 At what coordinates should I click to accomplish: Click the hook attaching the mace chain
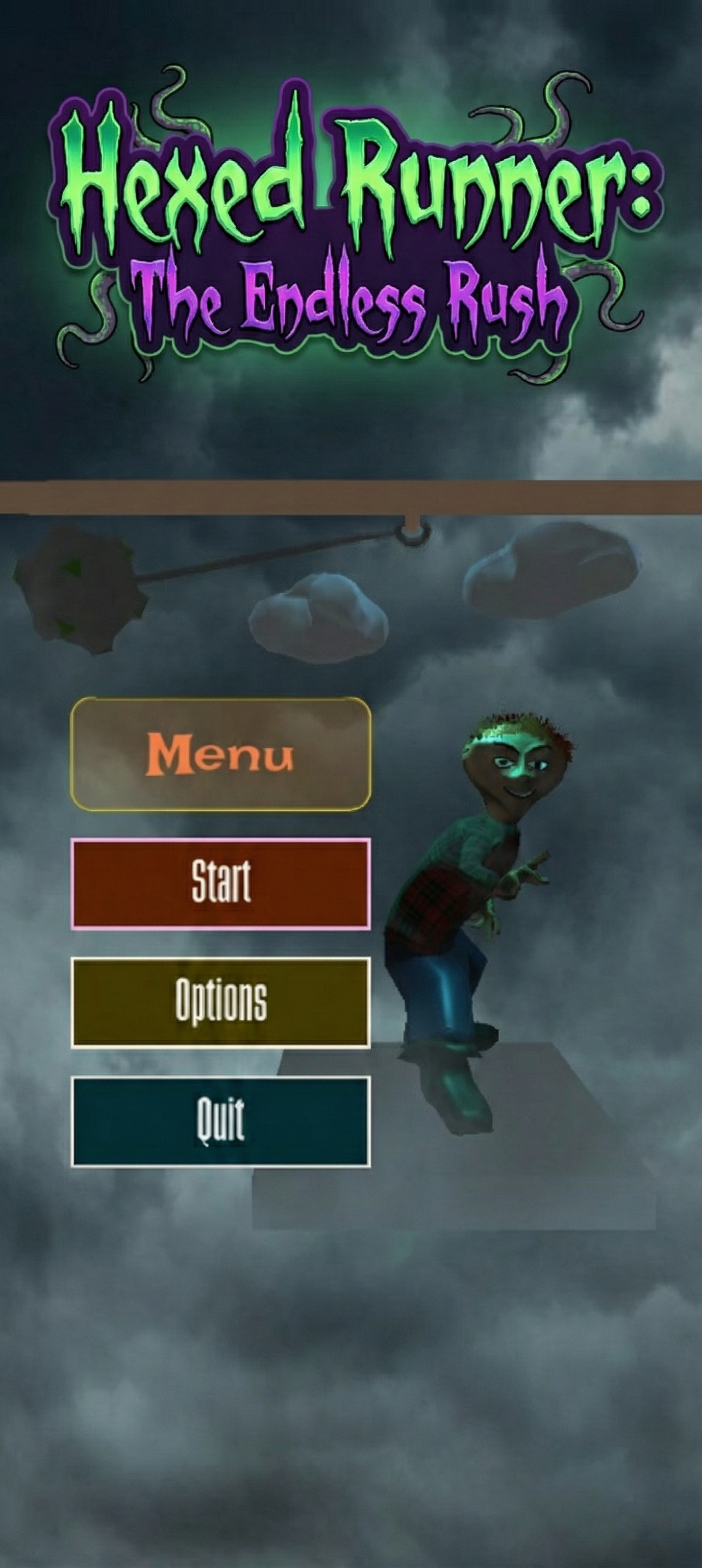click(x=412, y=535)
